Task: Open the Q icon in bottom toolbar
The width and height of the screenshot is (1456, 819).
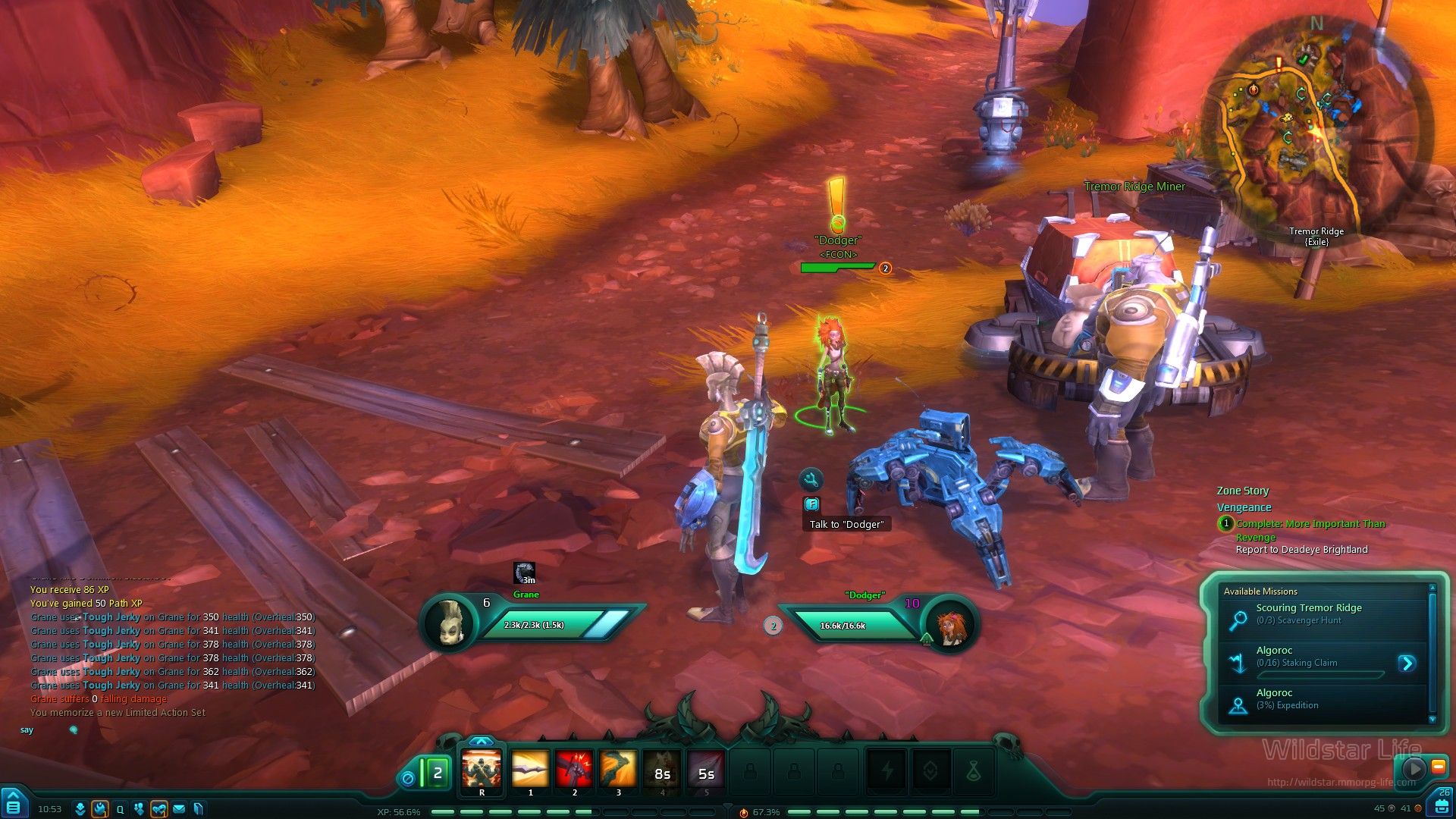Action: (120, 809)
